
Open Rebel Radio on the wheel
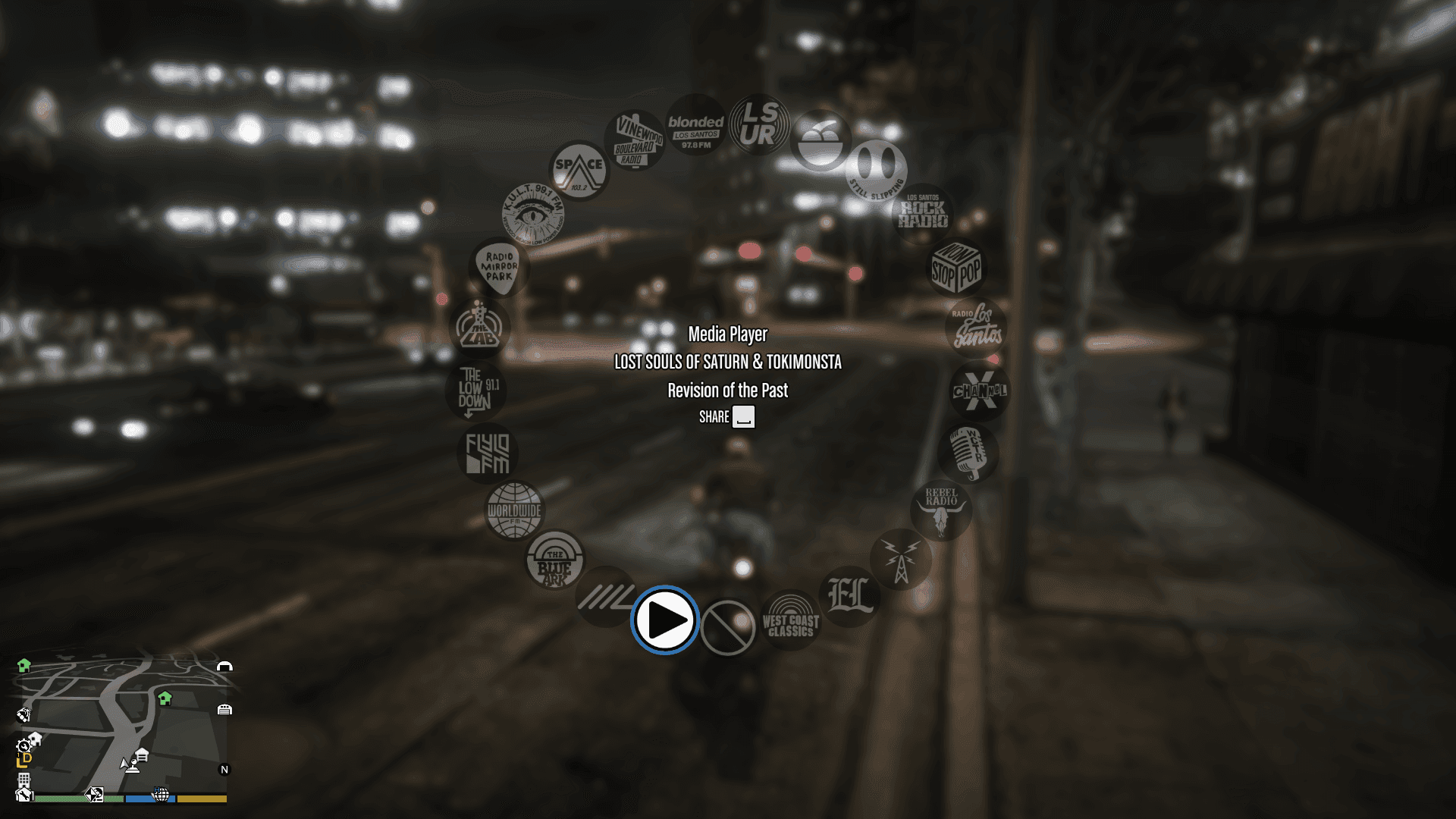(x=940, y=510)
